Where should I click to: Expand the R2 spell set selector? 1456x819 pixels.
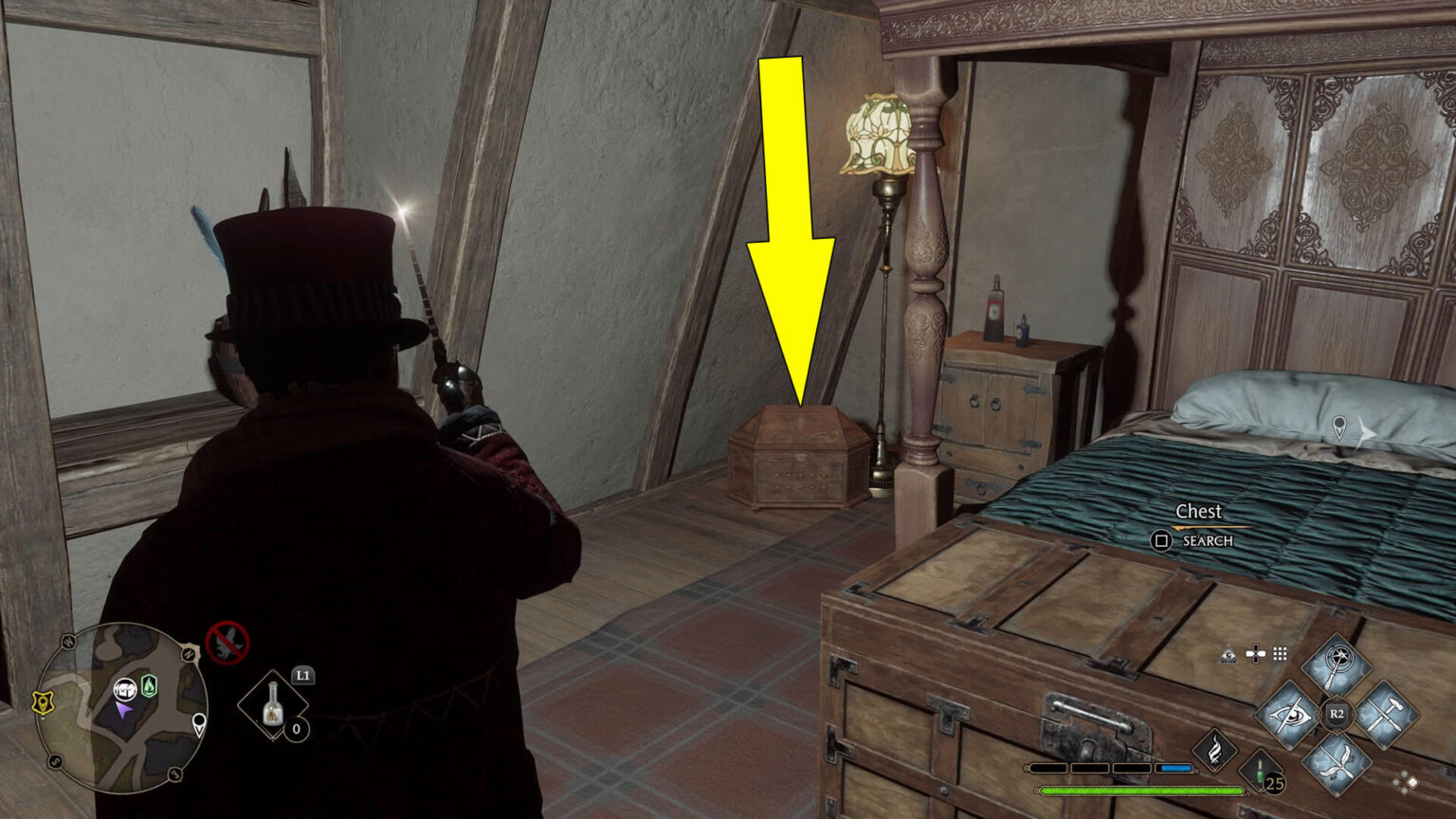[1337, 712]
